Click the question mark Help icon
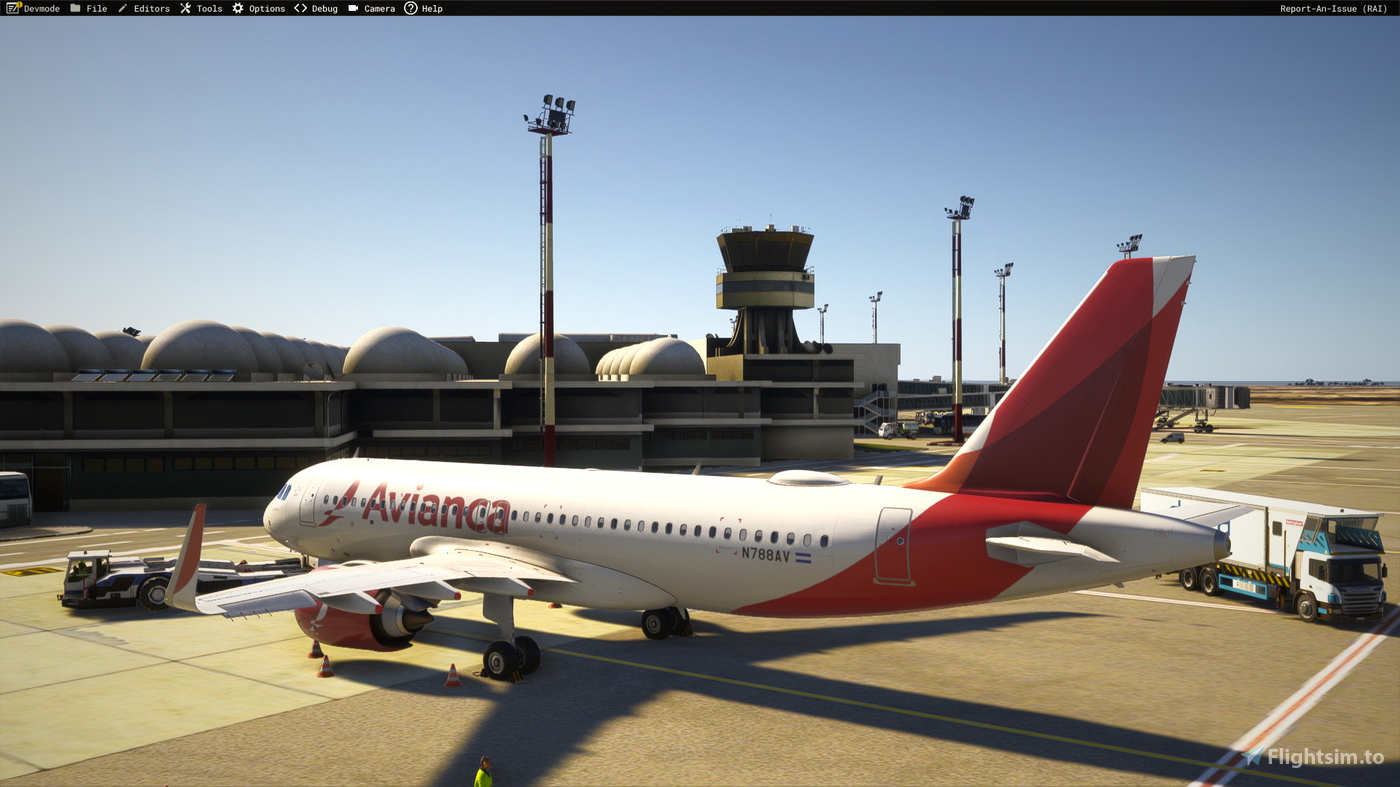The width and height of the screenshot is (1400, 787). coord(409,7)
